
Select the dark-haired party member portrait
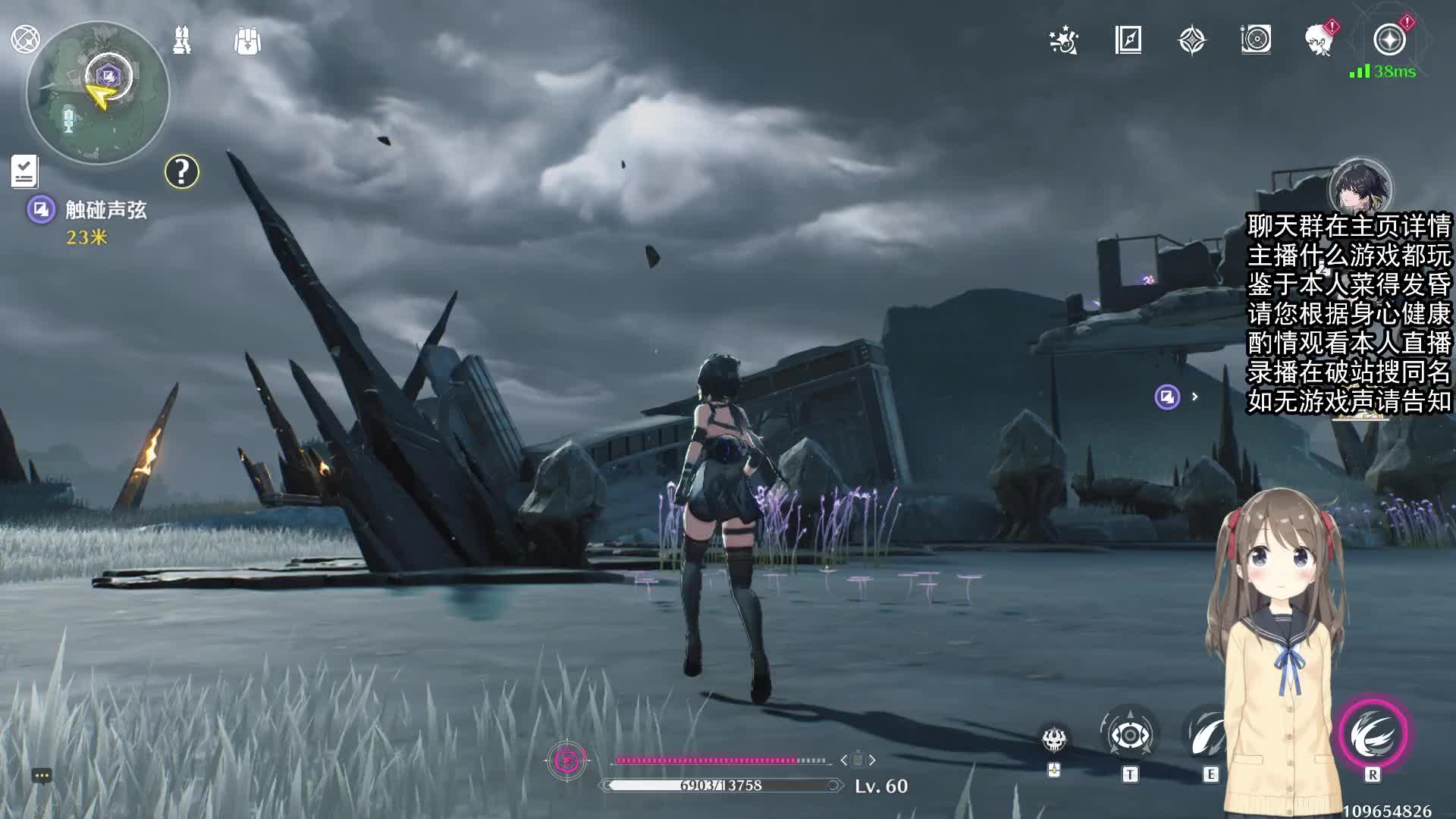point(1360,187)
